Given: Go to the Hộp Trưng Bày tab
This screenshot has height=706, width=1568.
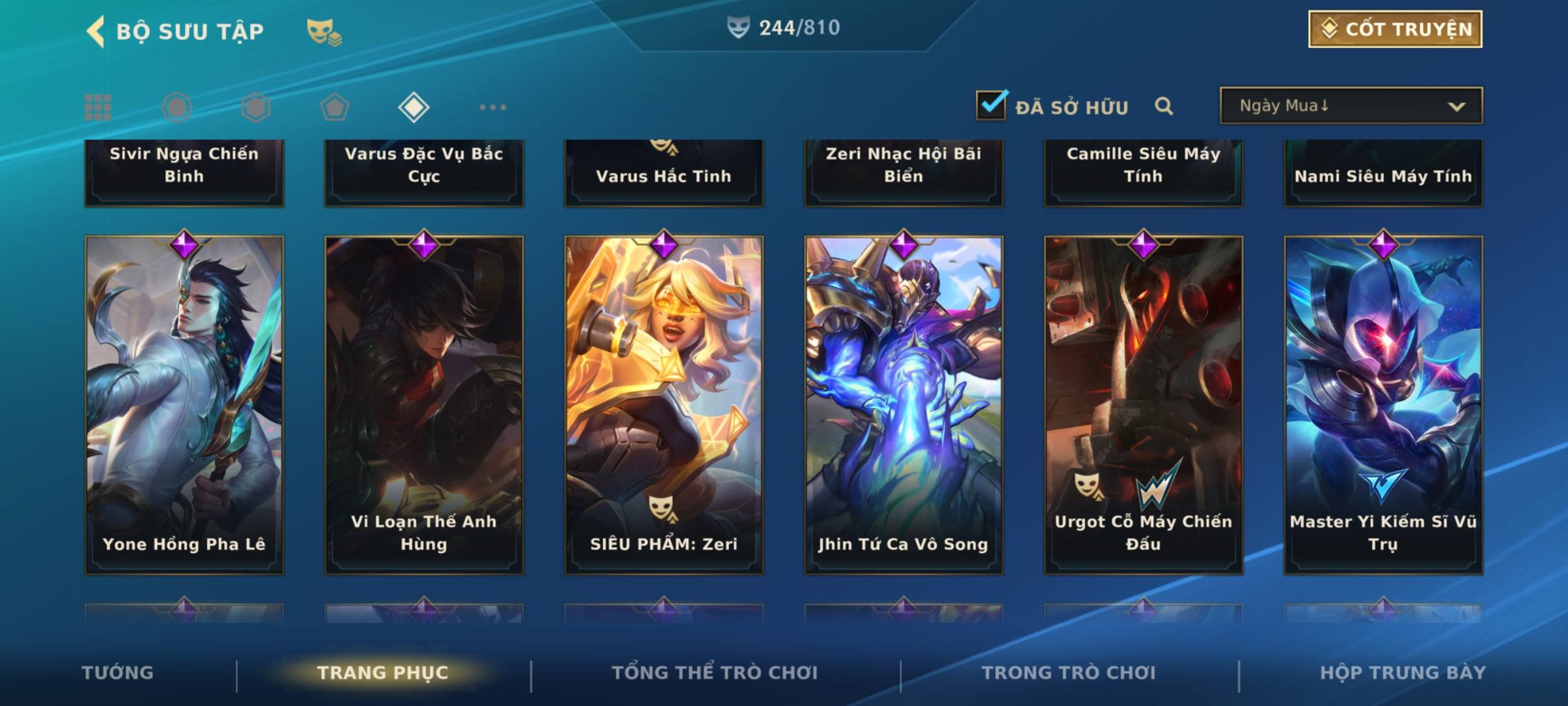Looking at the screenshot, I should (1403, 673).
